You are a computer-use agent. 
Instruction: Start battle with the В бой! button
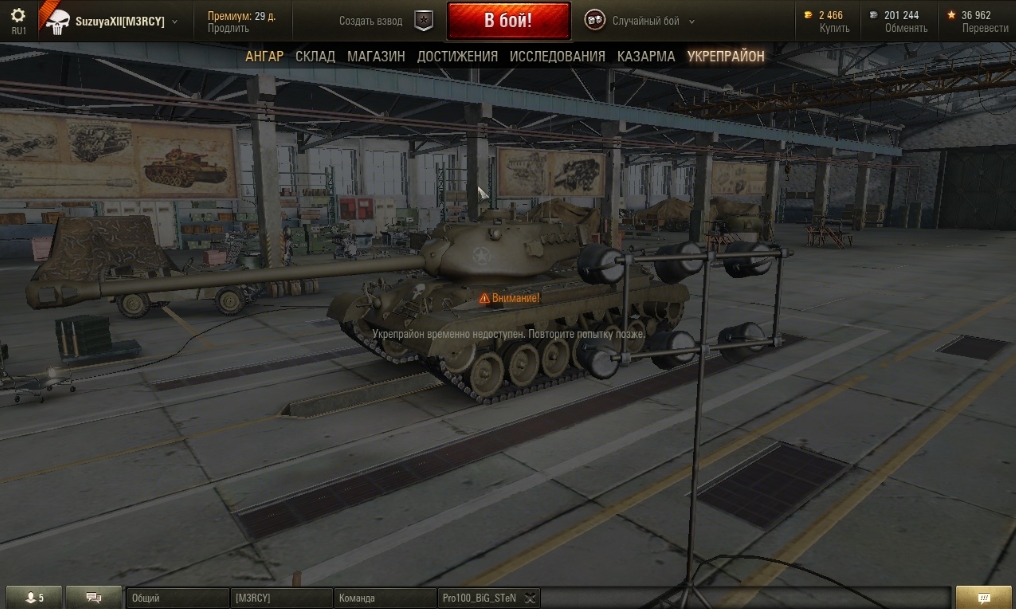(x=508, y=21)
